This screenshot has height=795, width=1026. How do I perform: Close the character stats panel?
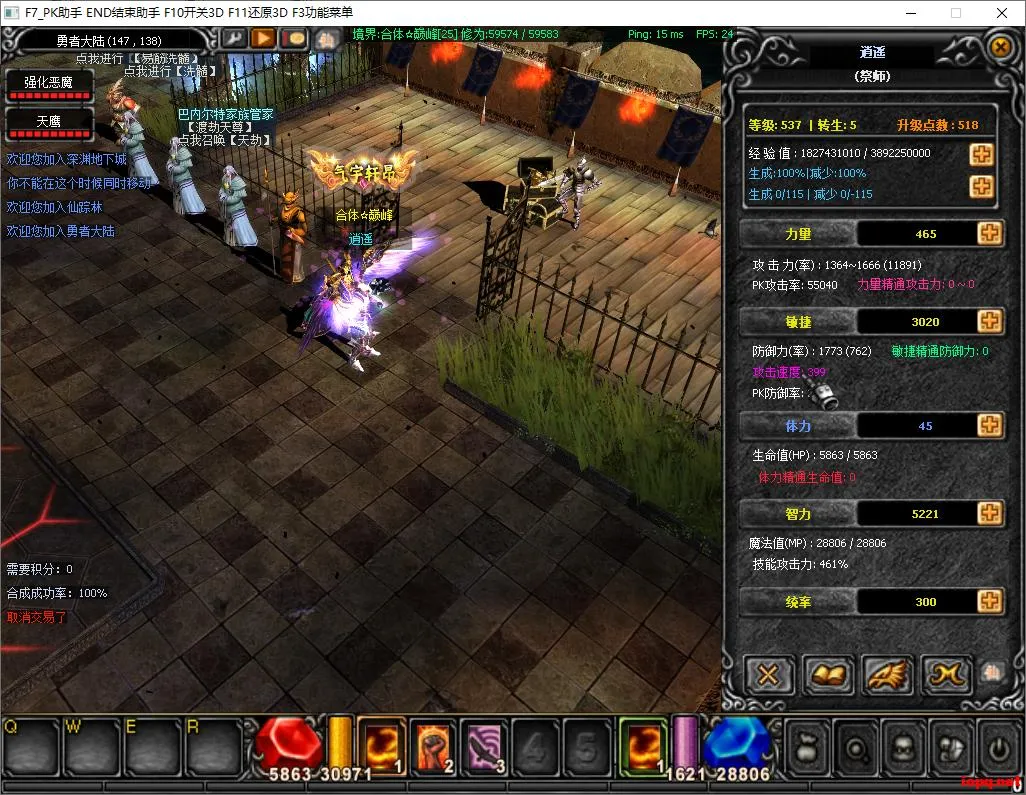[x=999, y=47]
